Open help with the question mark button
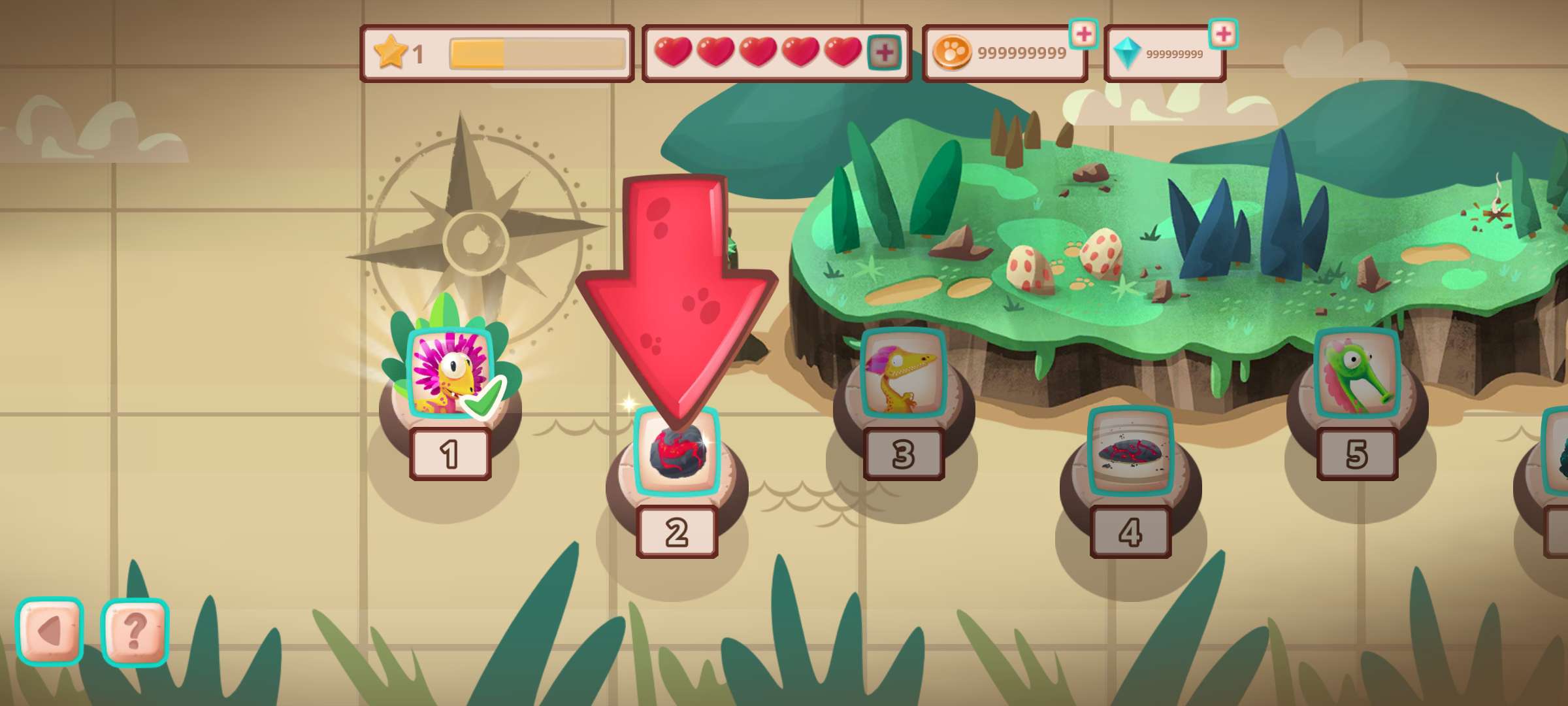Viewport: 1568px width, 706px height. click(135, 631)
